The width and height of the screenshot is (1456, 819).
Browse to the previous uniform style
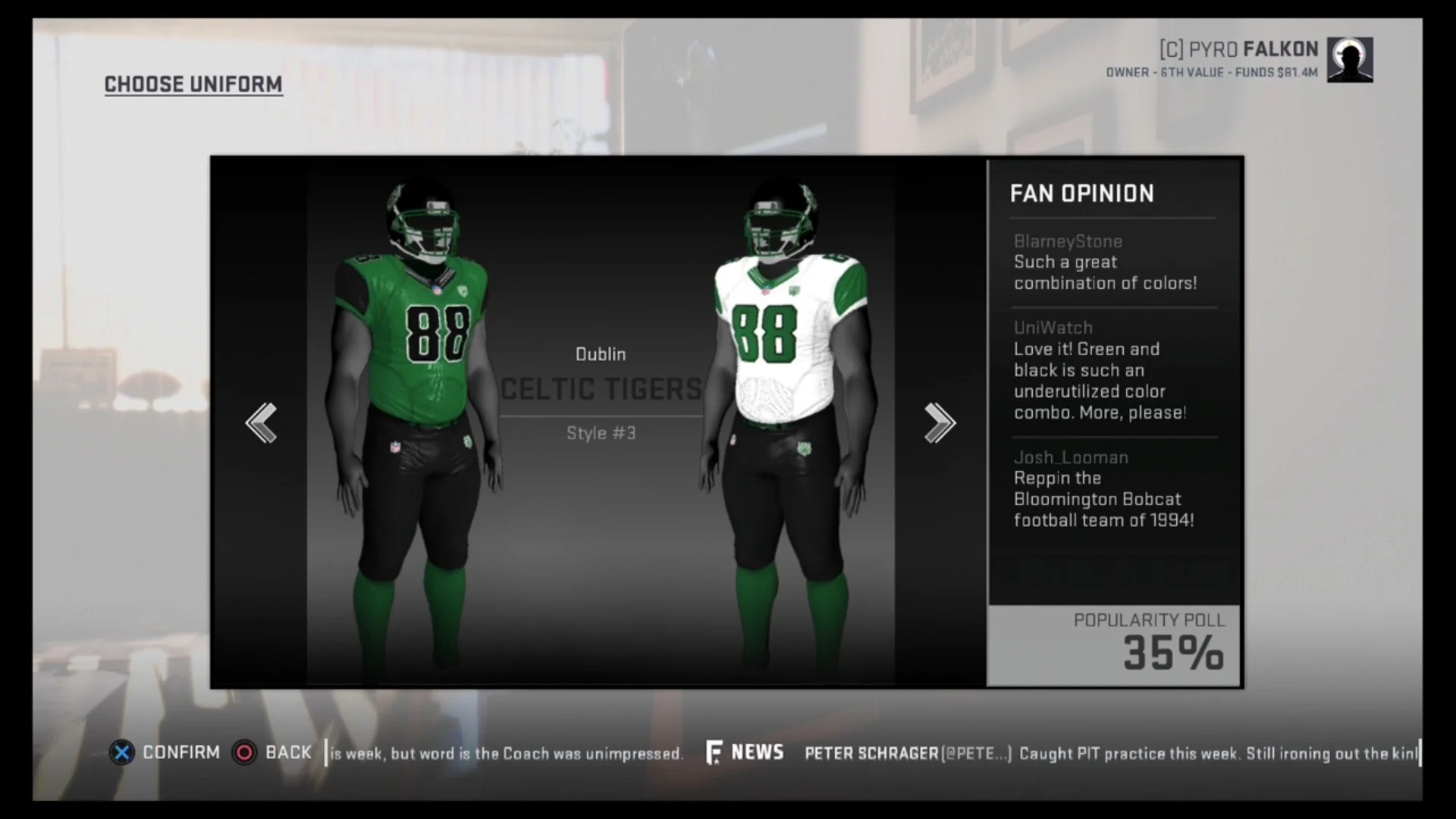pos(262,422)
